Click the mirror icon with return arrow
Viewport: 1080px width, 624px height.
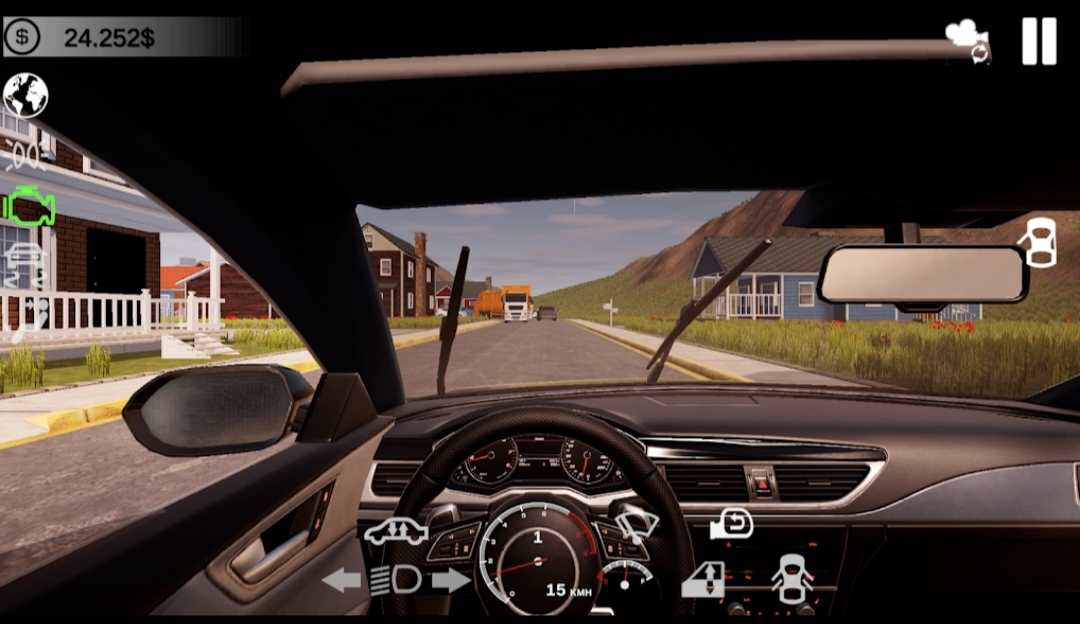[731, 524]
